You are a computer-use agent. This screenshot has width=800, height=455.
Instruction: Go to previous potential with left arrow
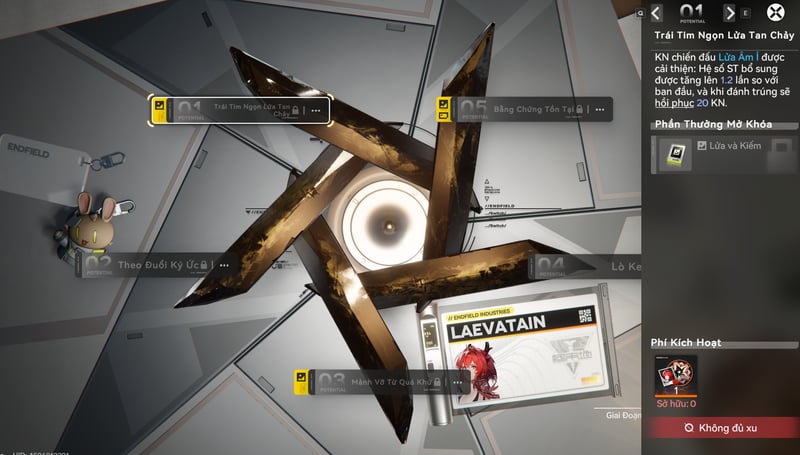pos(656,13)
